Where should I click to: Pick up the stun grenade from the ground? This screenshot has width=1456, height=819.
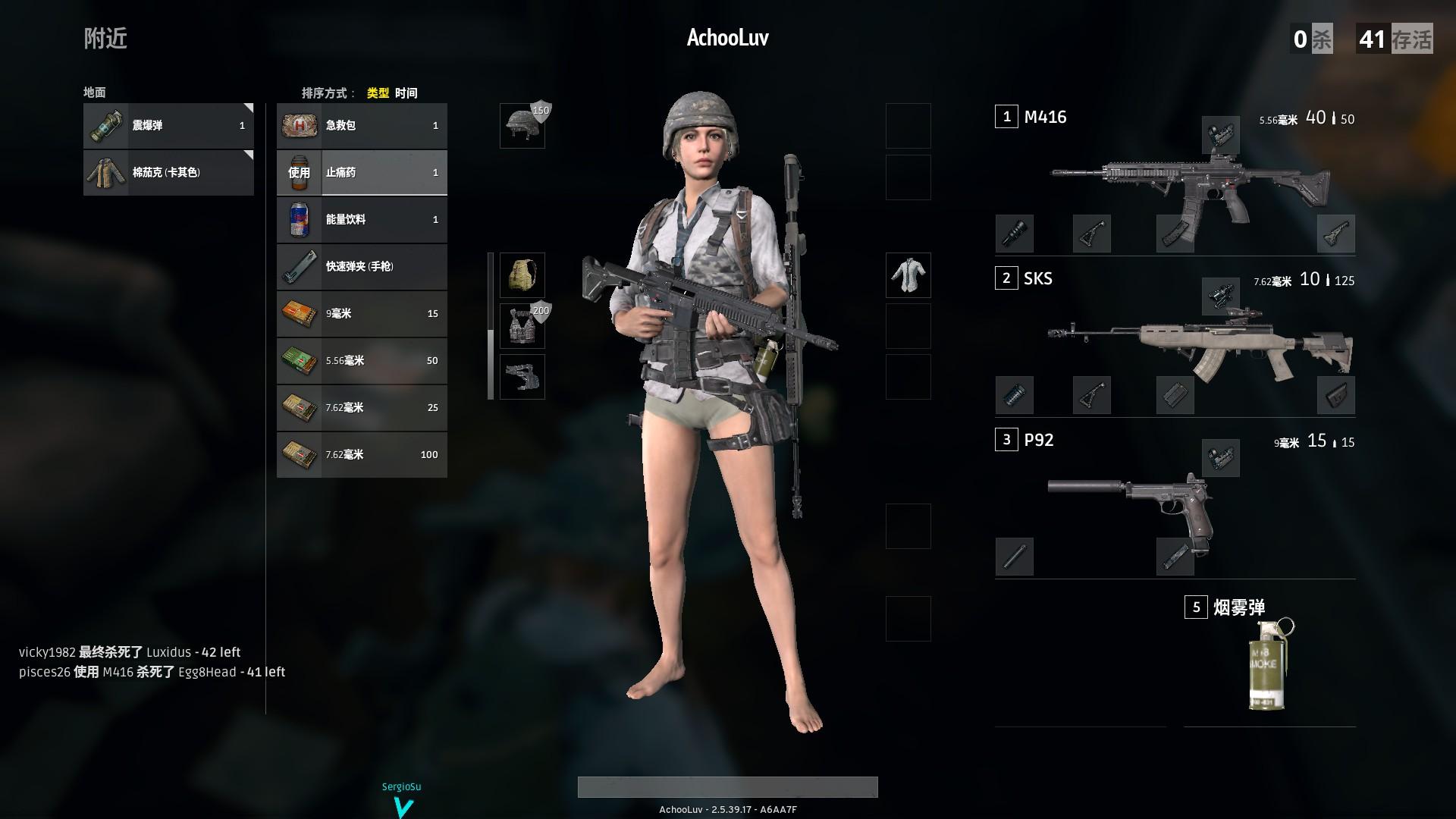[168, 126]
